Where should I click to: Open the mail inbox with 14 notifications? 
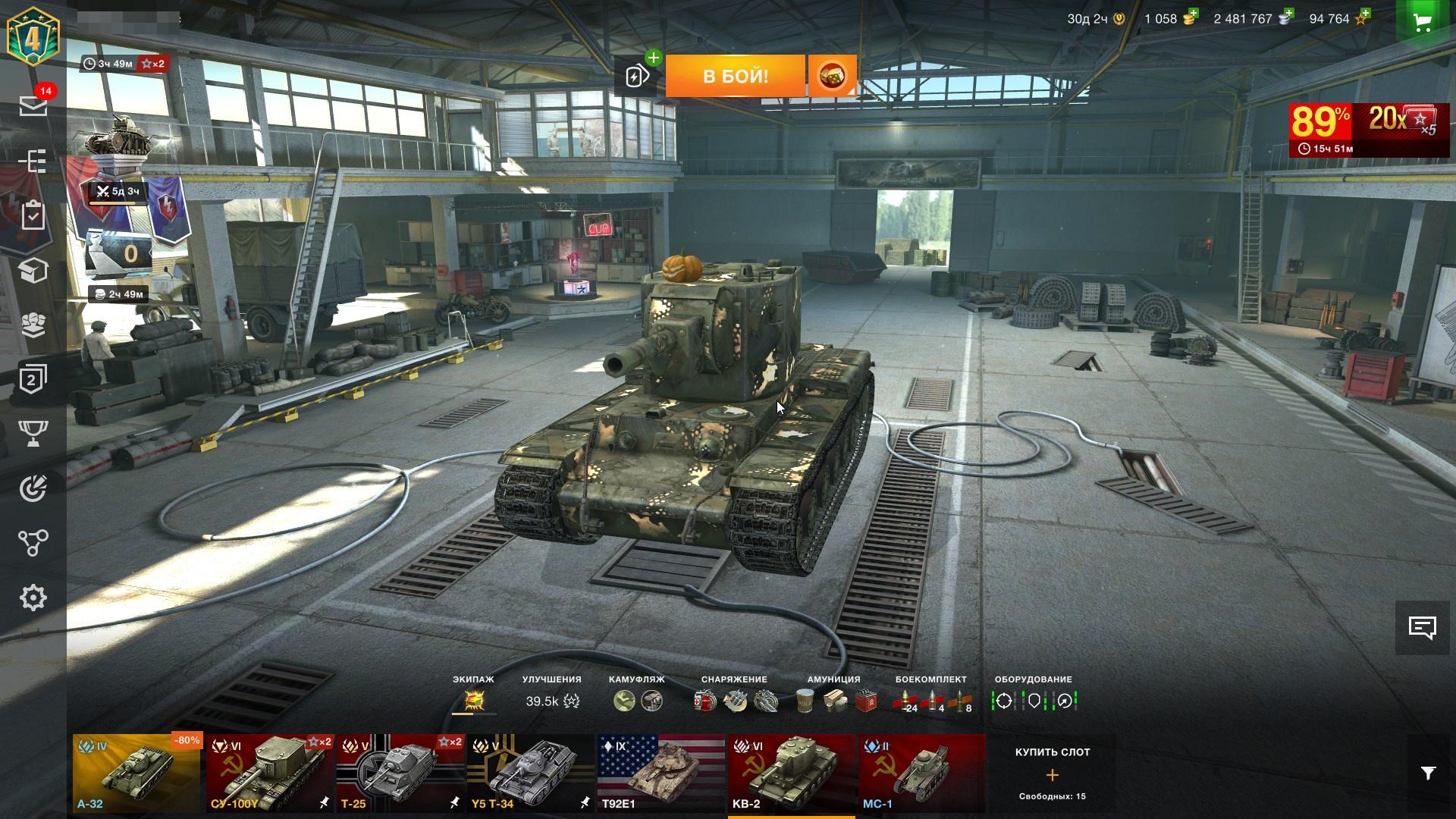tap(33, 105)
